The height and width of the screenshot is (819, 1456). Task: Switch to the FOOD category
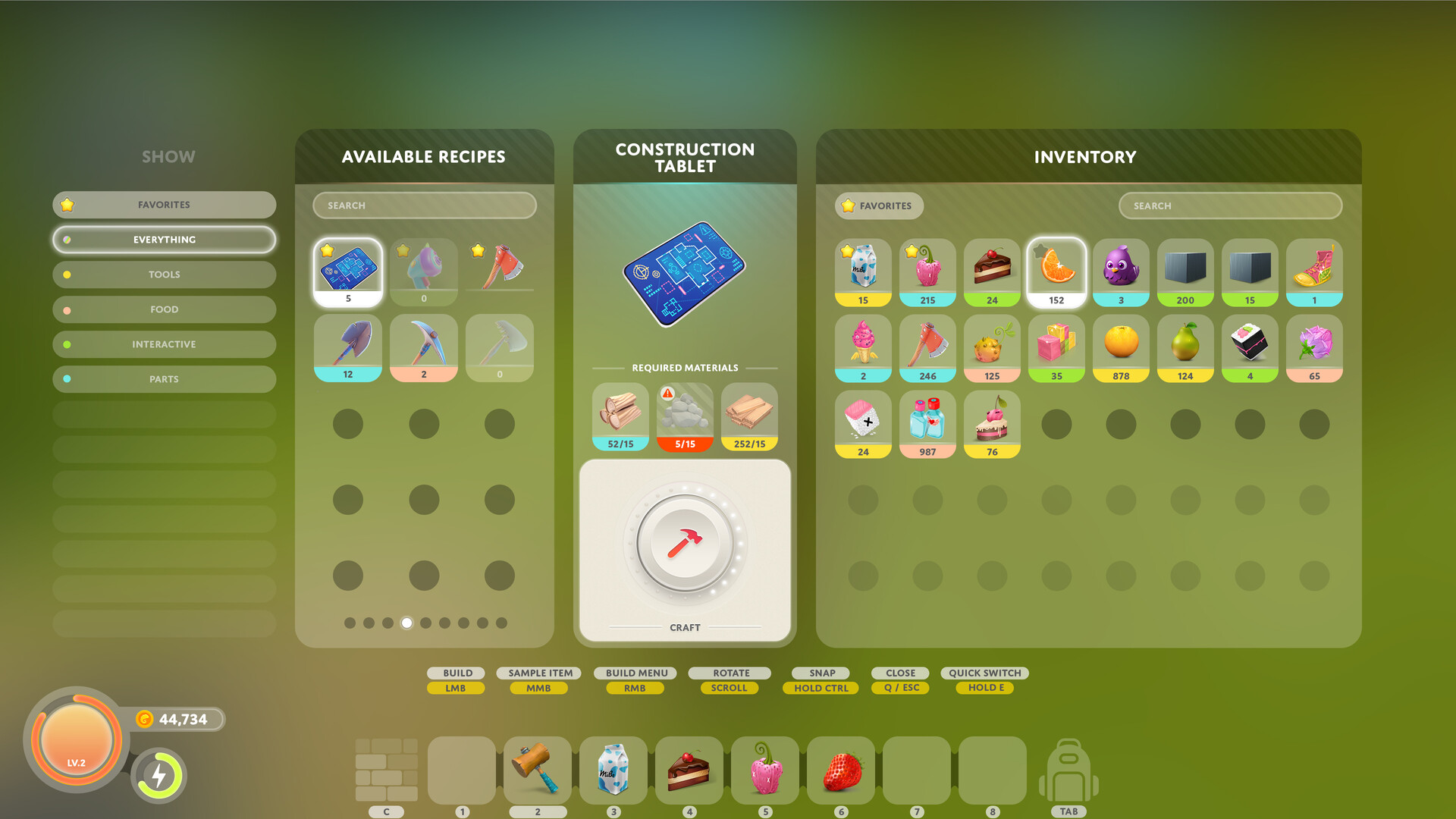point(164,309)
